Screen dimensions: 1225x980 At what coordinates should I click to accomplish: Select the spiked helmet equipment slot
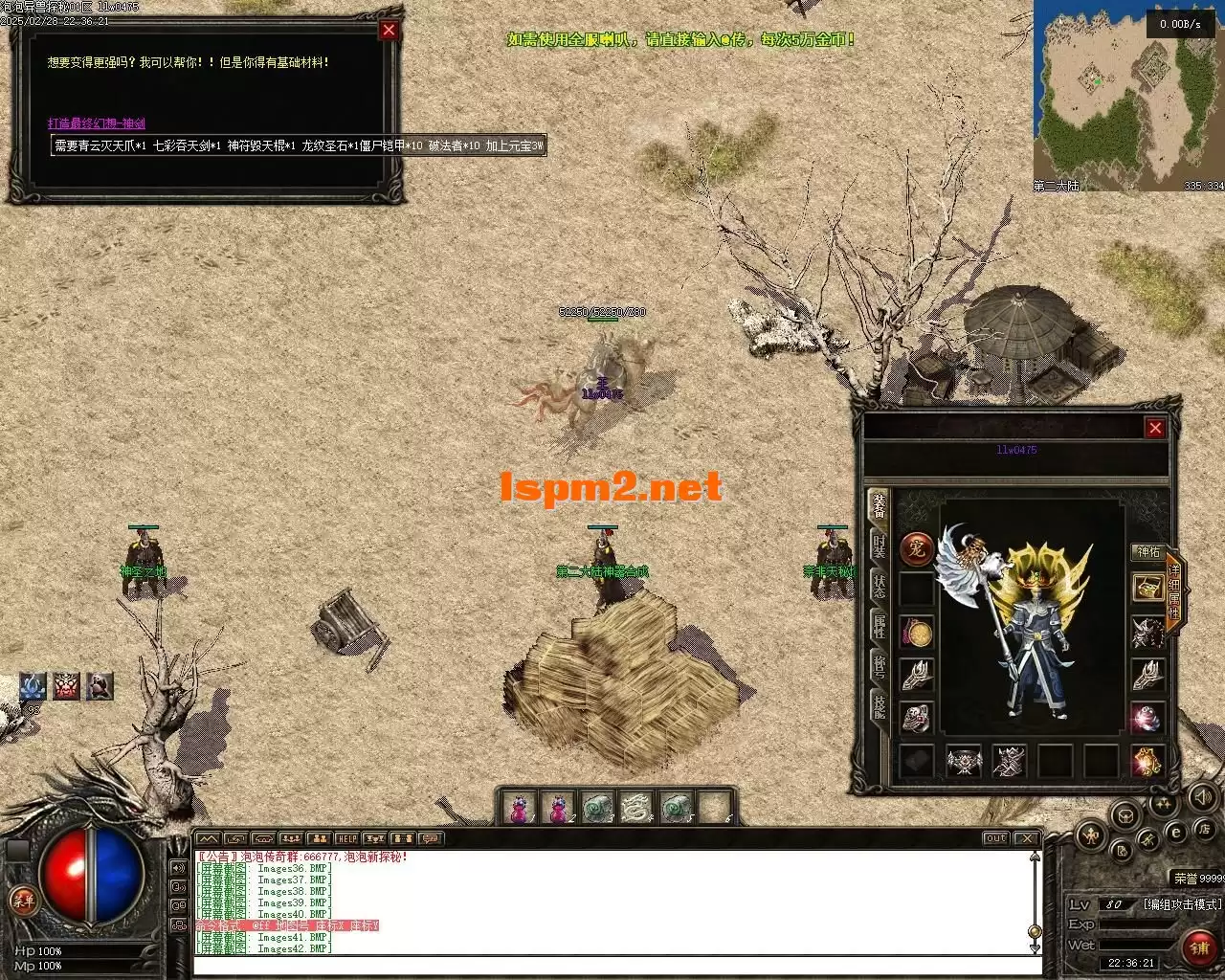(1147, 632)
